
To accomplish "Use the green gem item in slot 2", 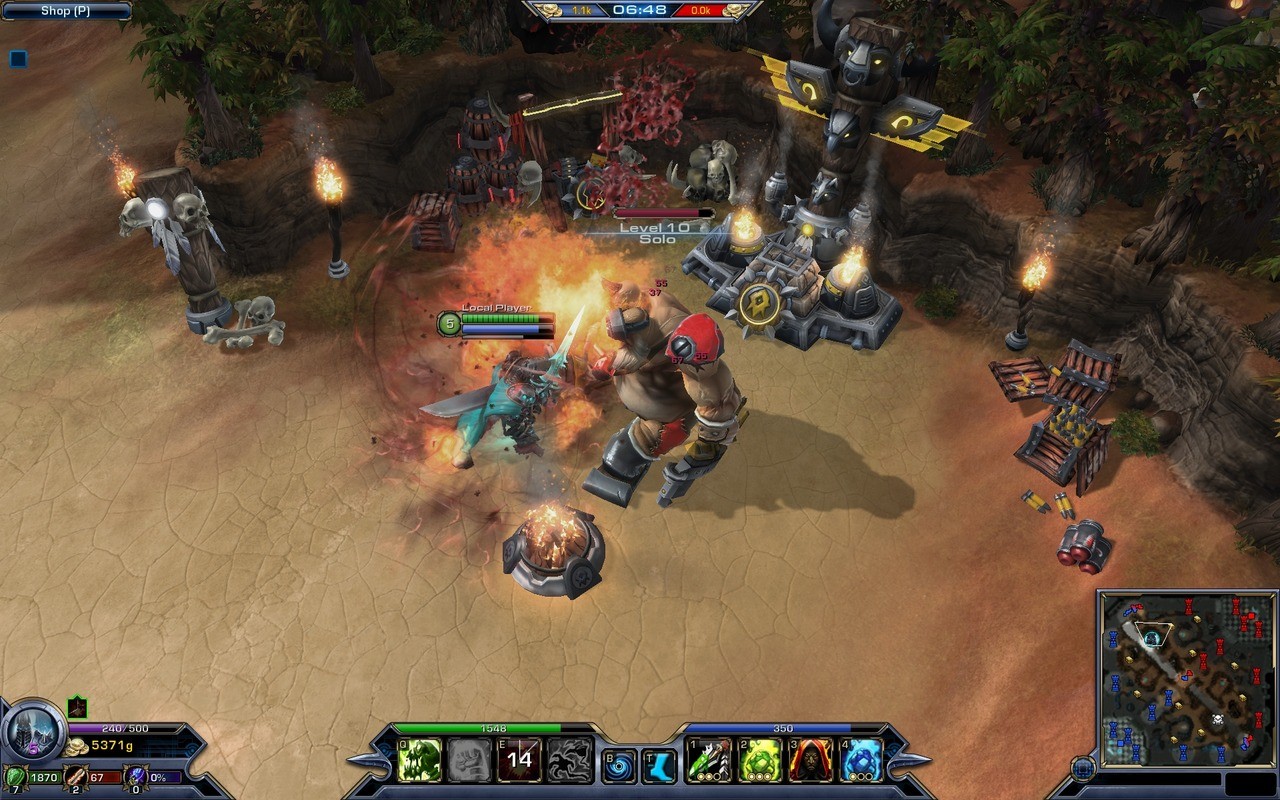I will (x=759, y=761).
